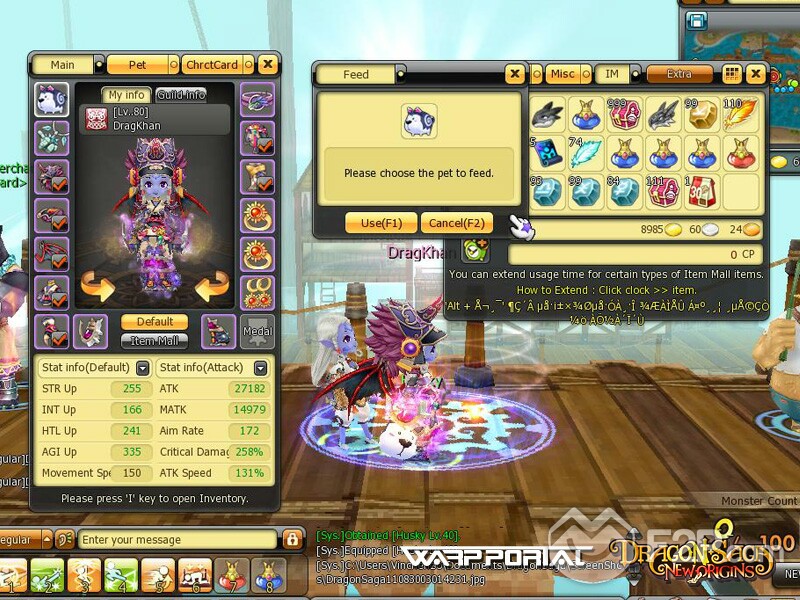Show the Guild info tab
The height and width of the screenshot is (600, 800).
pyautogui.click(x=181, y=95)
